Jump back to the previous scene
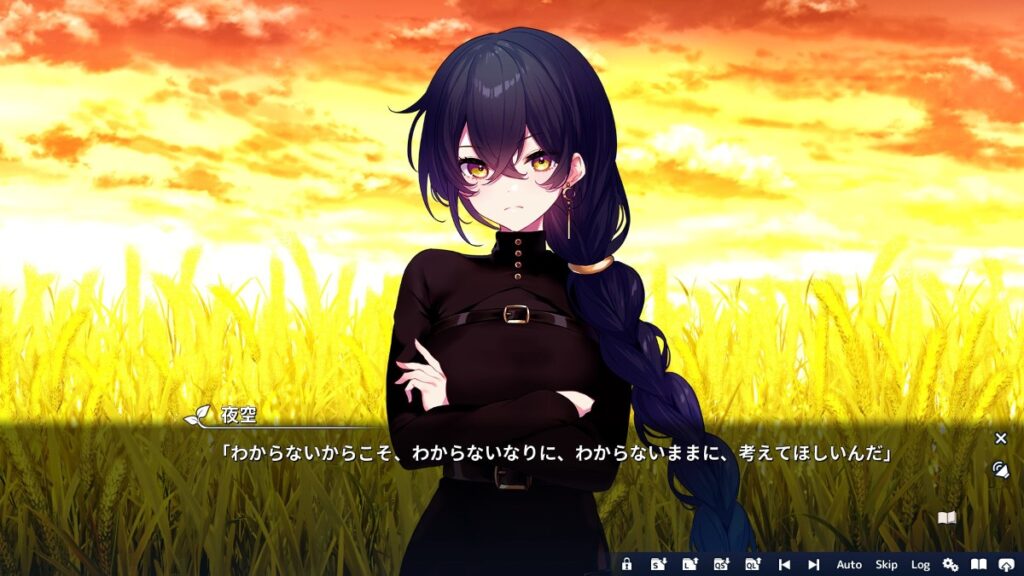 (x=784, y=565)
